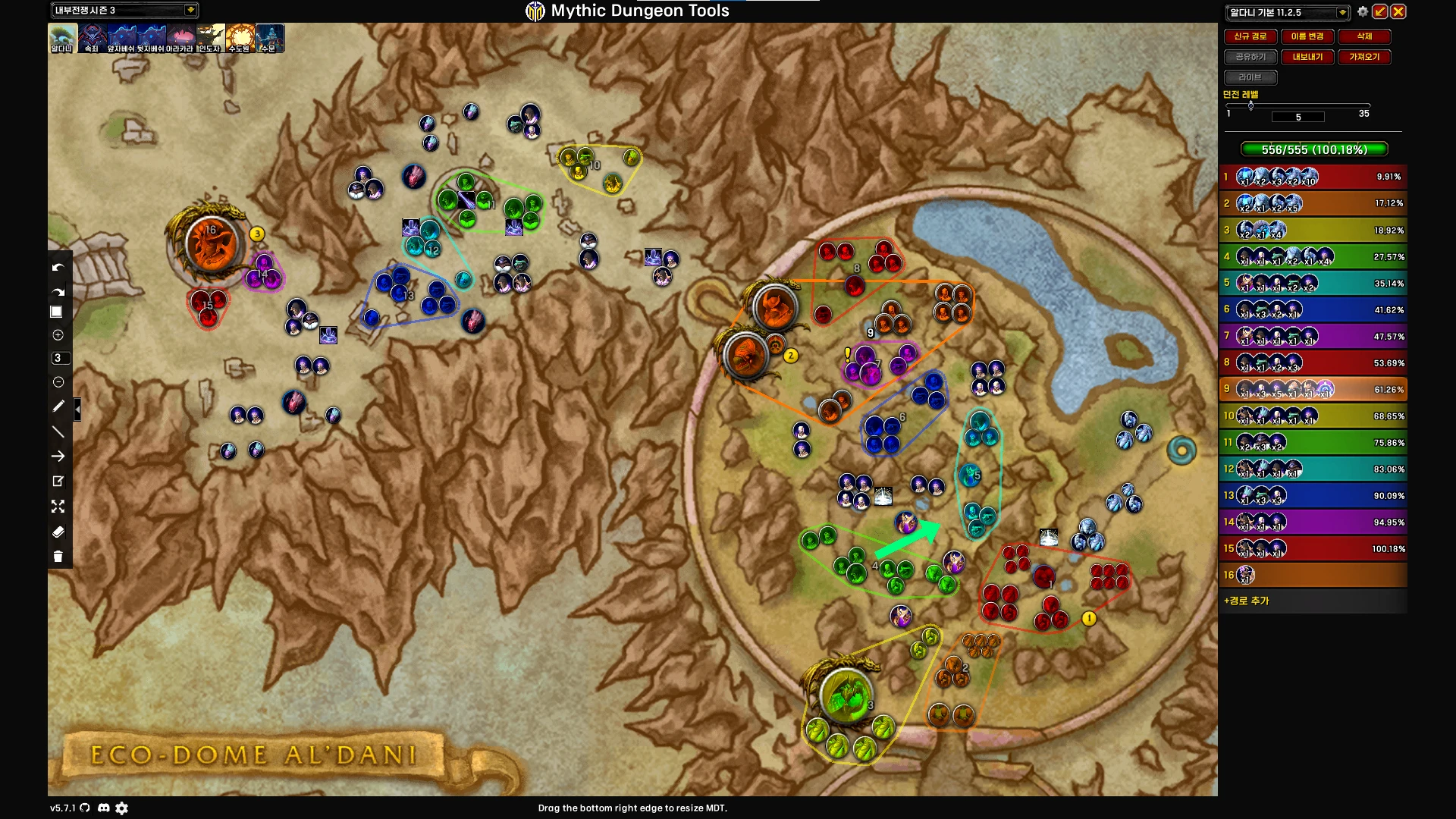Open settings via the gear icon beside route dropdown
The width and height of the screenshot is (1456, 819).
pos(1363,11)
